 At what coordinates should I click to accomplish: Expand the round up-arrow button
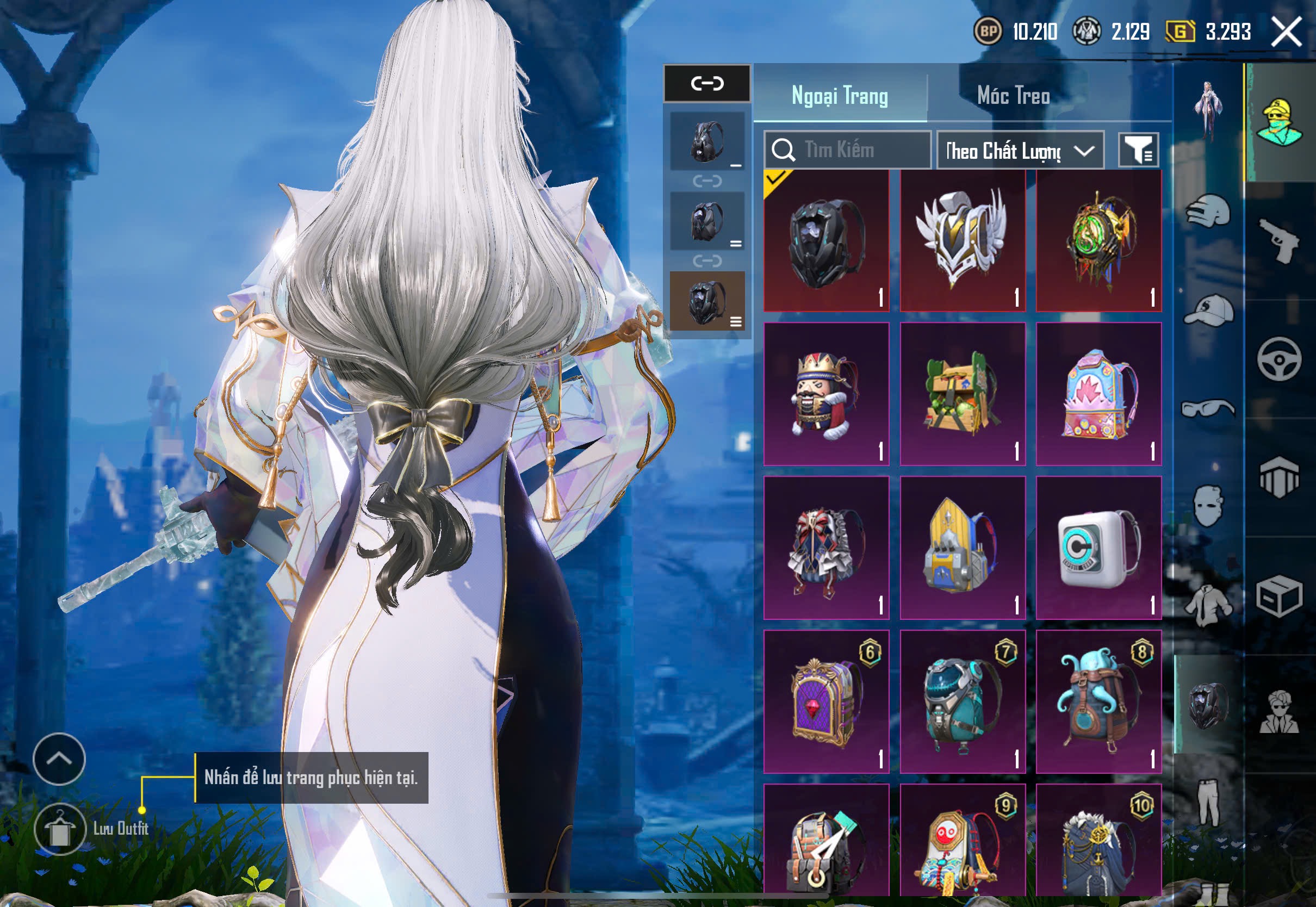click(59, 759)
